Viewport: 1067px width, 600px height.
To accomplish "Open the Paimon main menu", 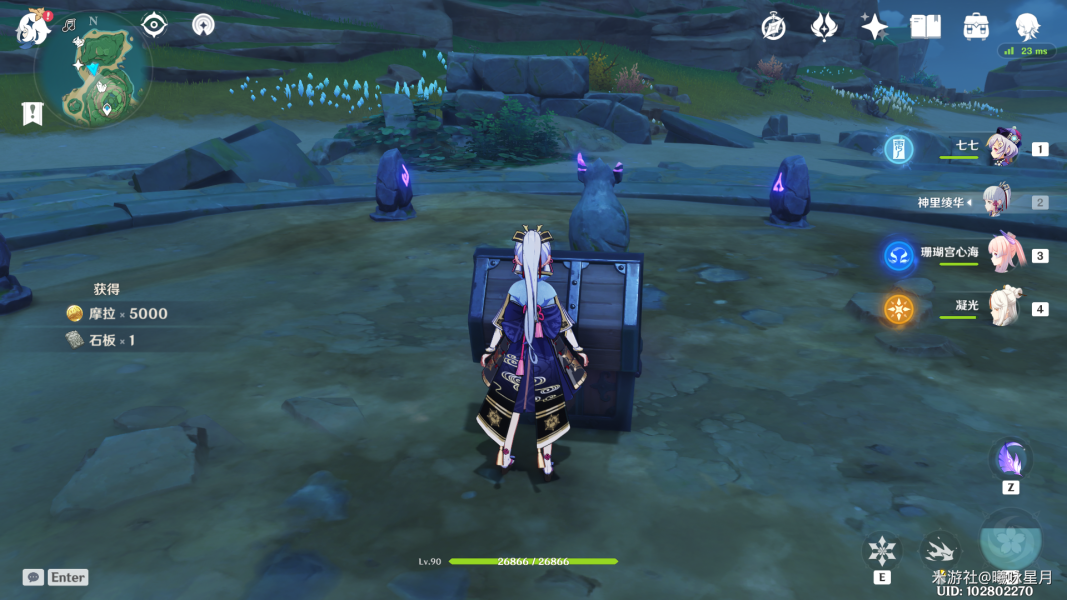I will pos(31,28).
